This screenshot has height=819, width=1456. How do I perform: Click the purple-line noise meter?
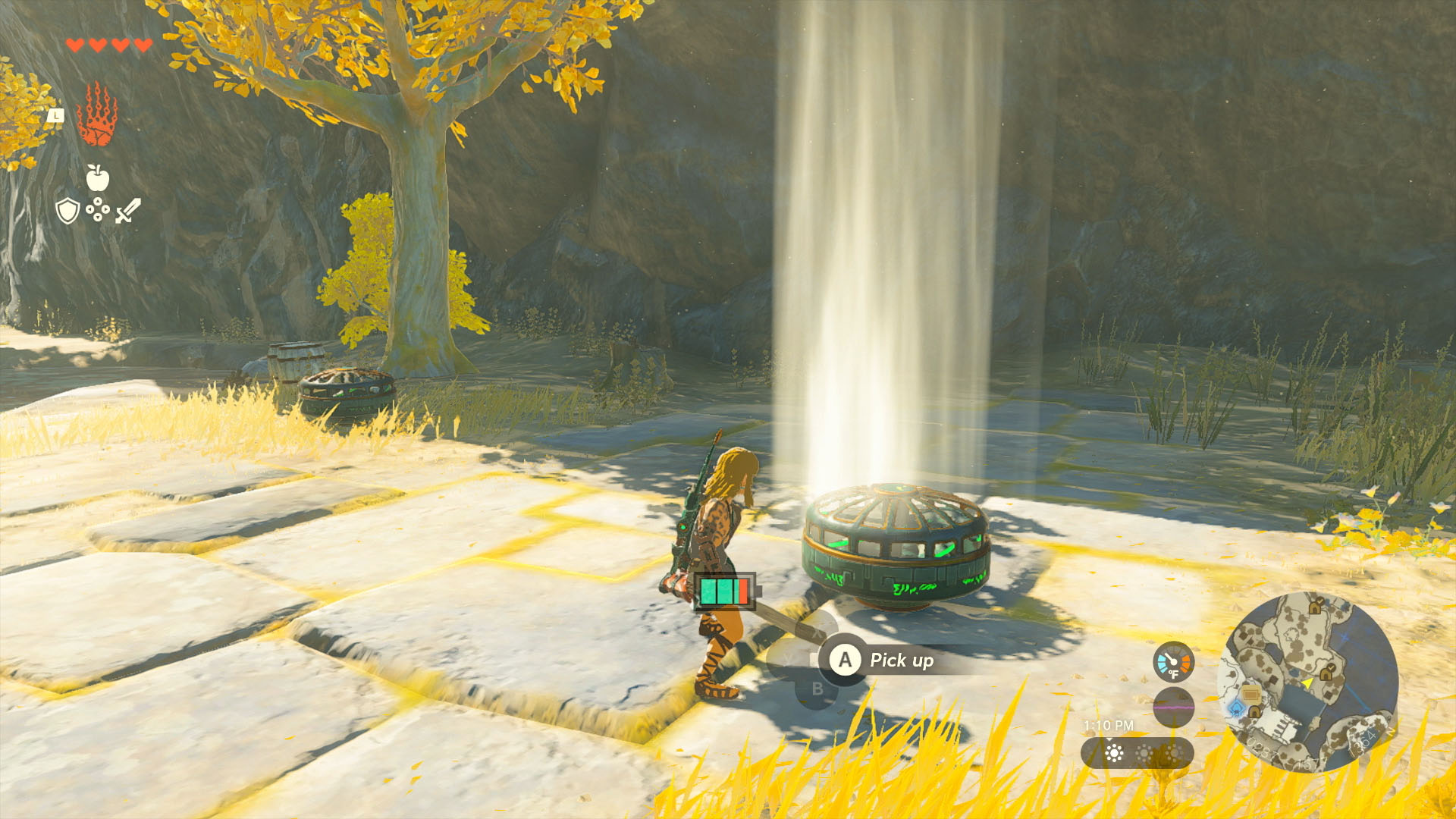[1173, 707]
